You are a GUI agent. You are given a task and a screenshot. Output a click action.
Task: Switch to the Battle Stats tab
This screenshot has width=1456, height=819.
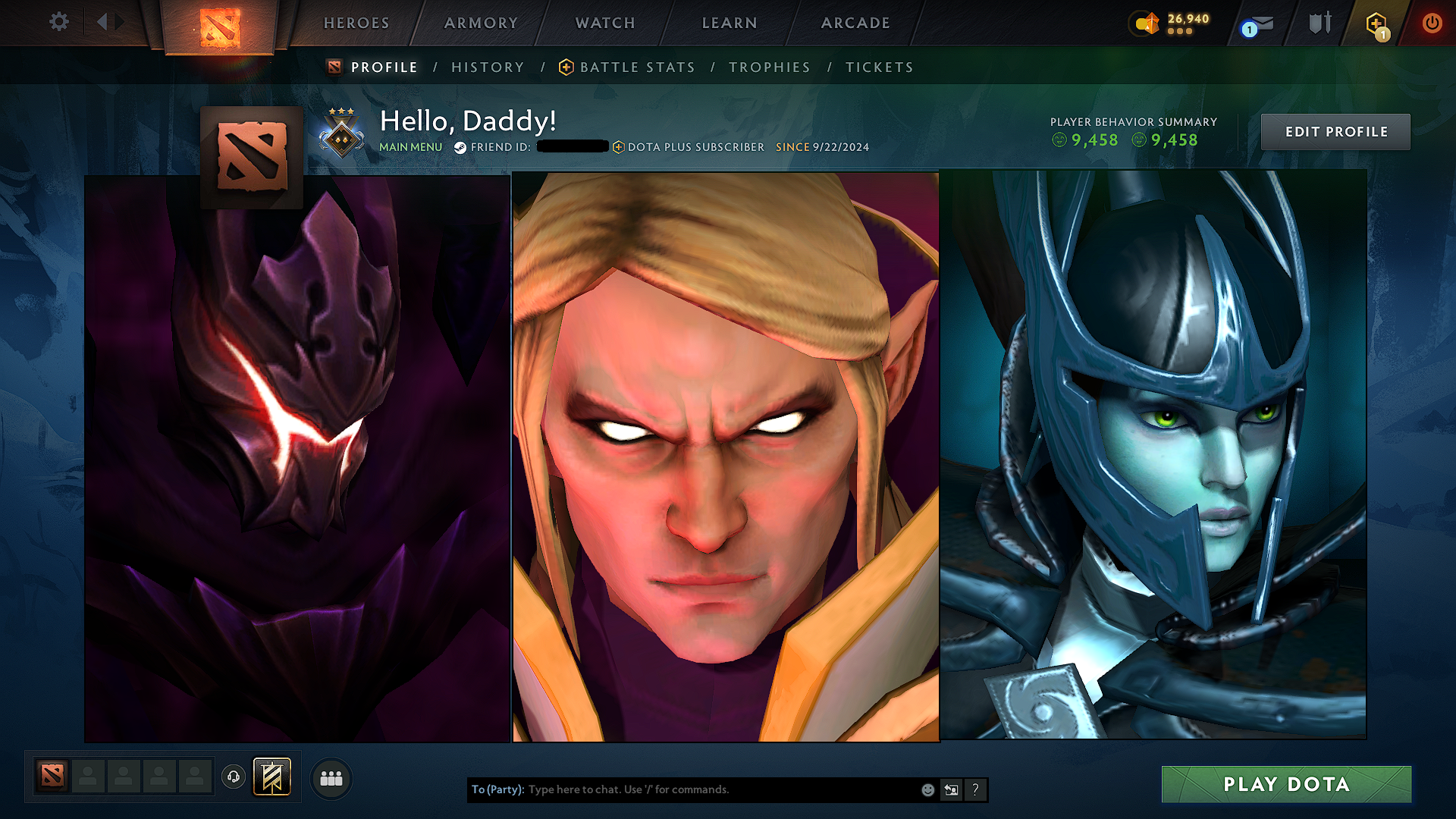point(635,67)
